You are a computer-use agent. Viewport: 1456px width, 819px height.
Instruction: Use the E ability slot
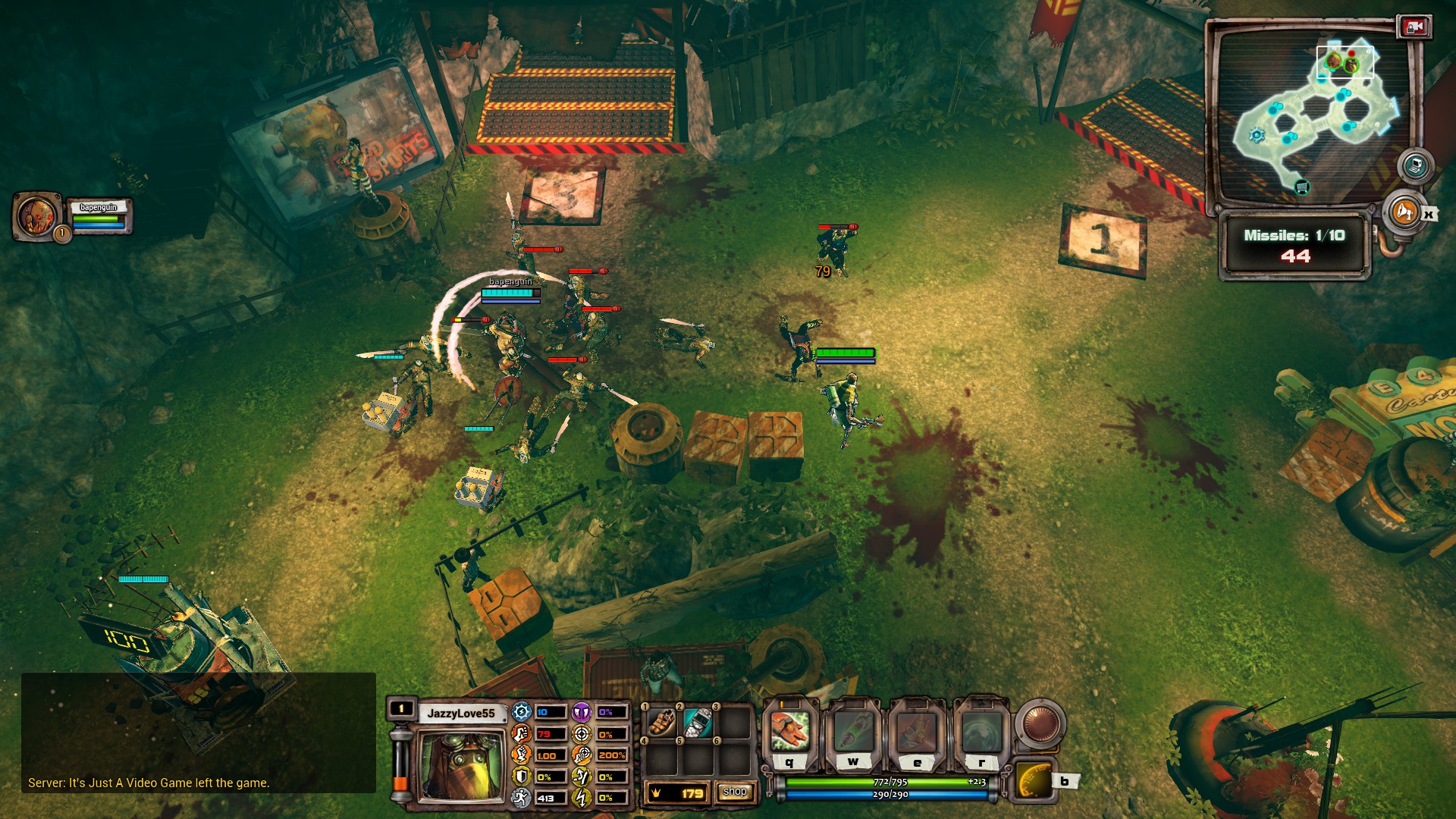coord(918,732)
